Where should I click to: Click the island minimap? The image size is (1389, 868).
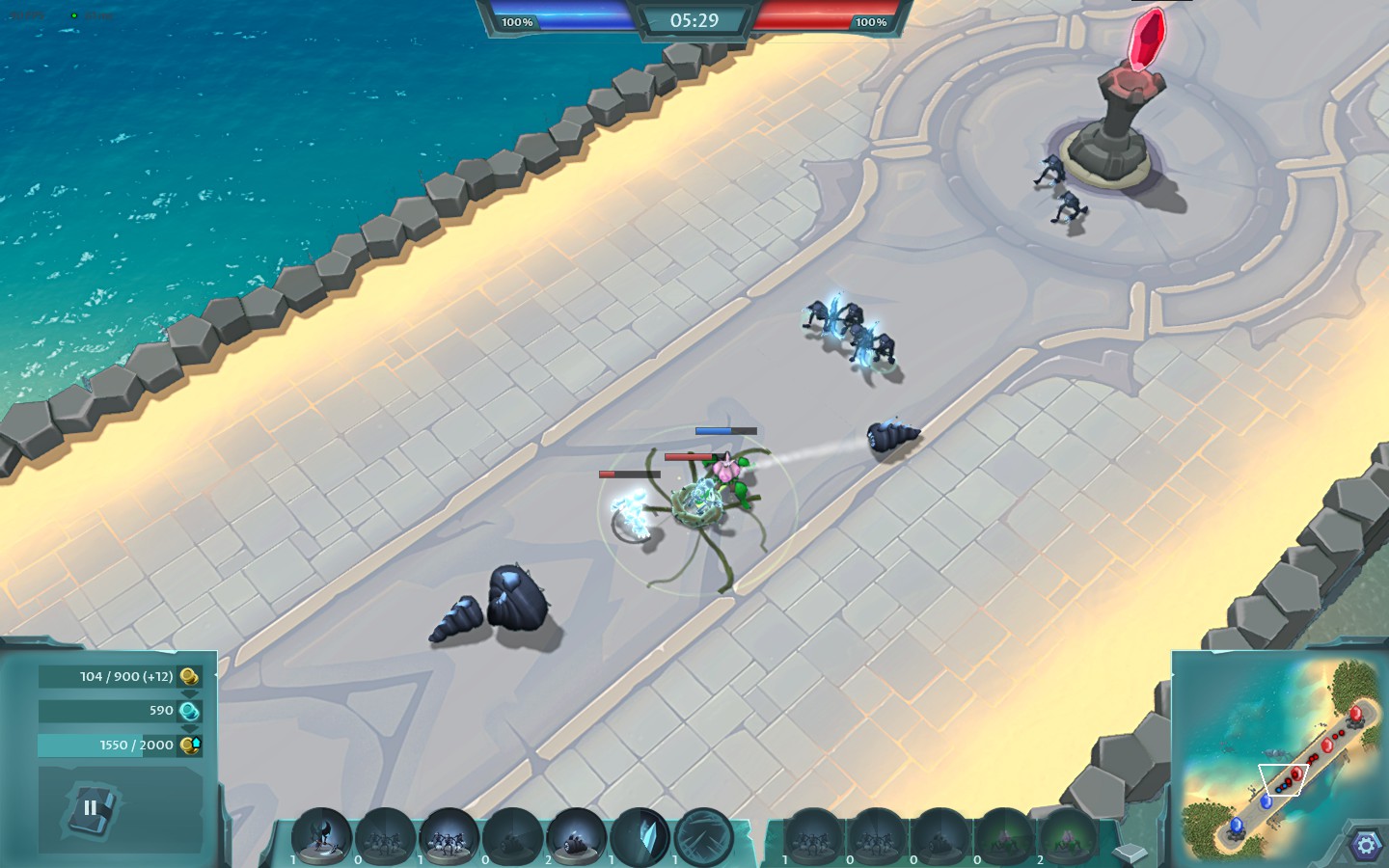1280,757
